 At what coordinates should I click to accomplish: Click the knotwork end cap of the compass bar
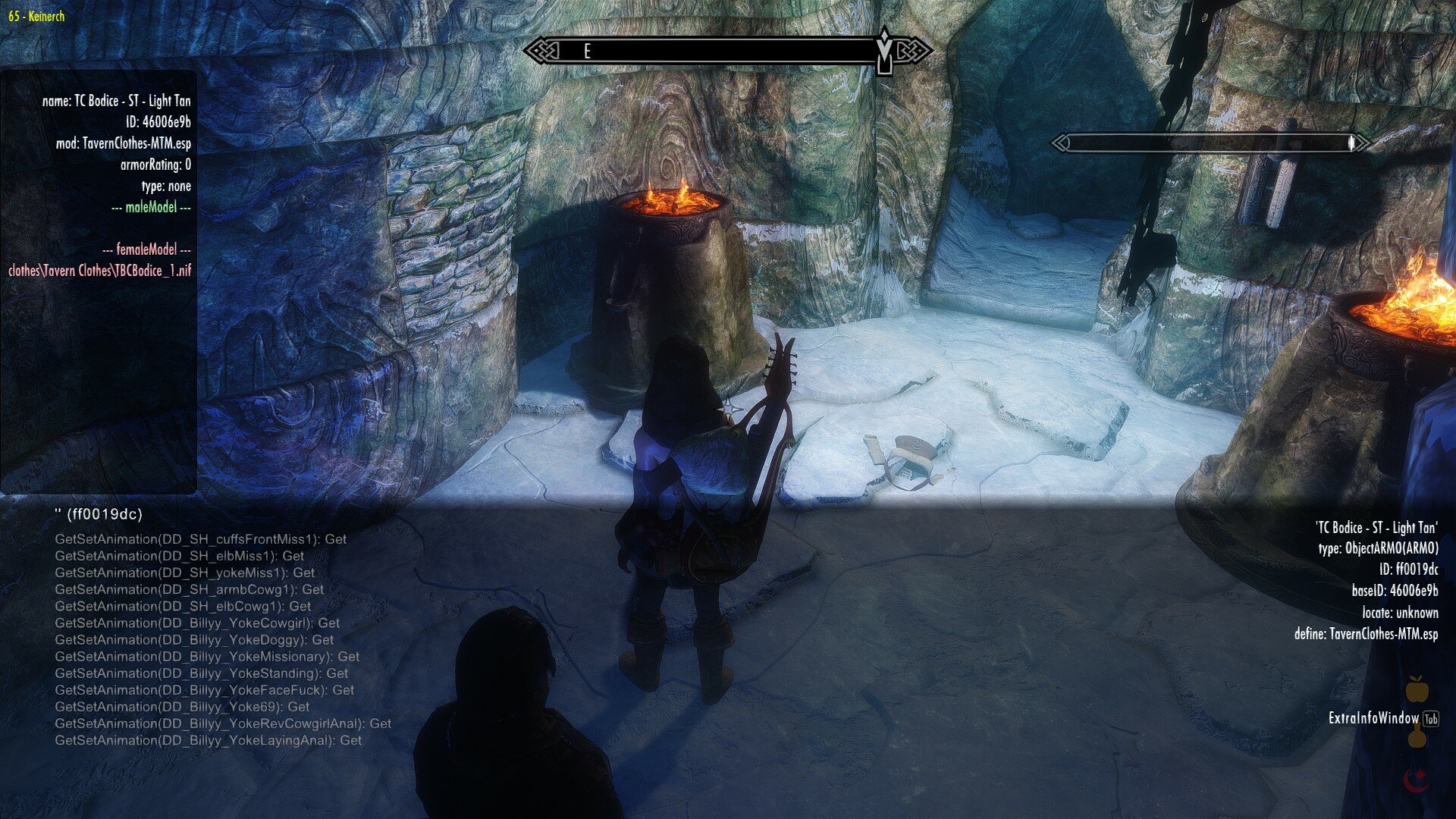[542, 51]
